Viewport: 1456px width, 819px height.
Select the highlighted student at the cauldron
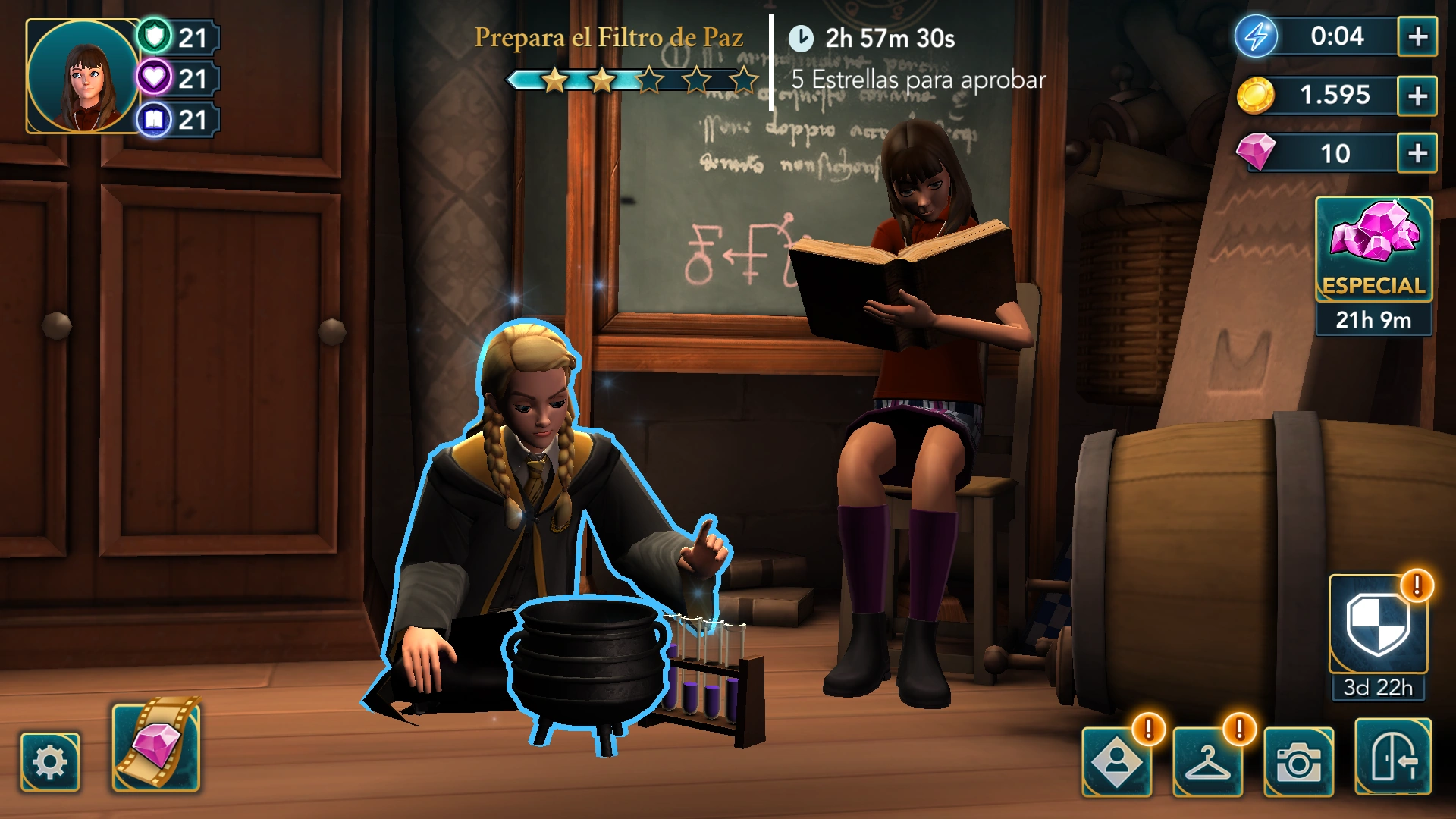tap(531, 470)
